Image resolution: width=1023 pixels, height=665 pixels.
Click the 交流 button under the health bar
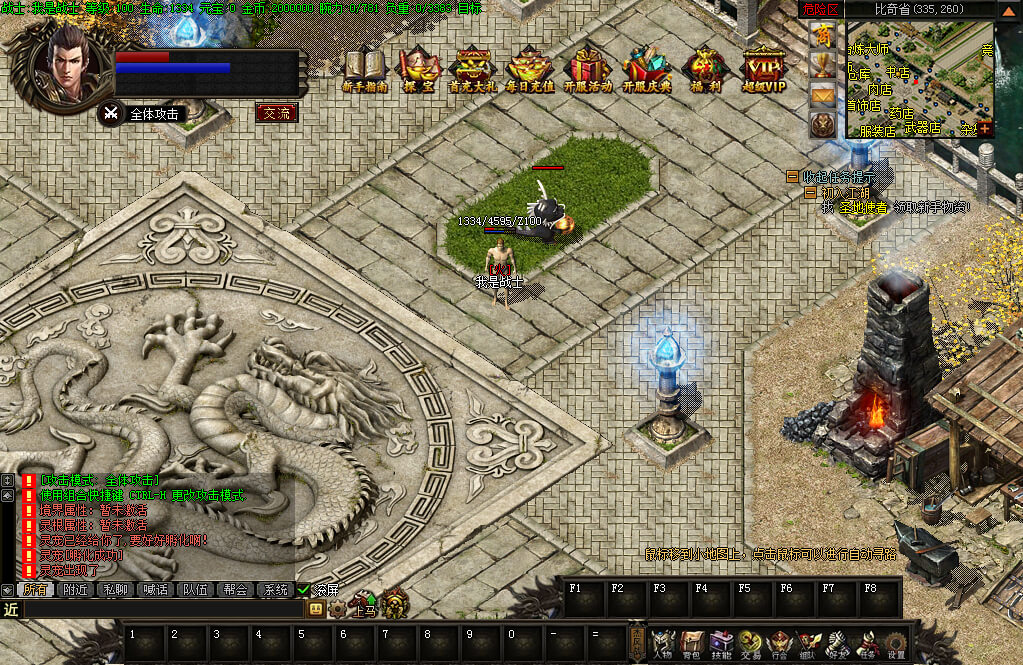[x=277, y=113]
